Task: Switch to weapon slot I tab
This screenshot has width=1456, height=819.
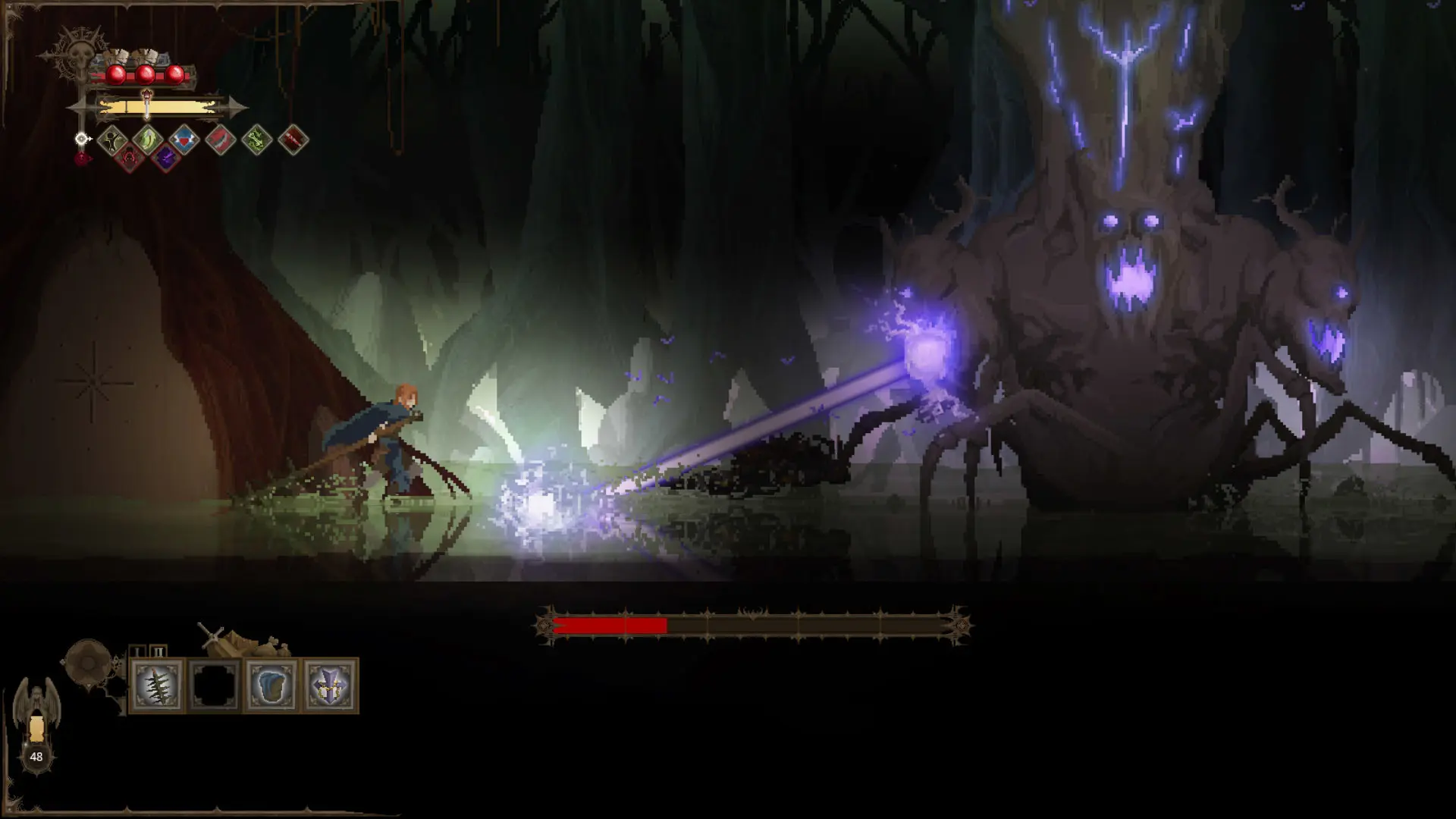Action: [x=138, y=651]
